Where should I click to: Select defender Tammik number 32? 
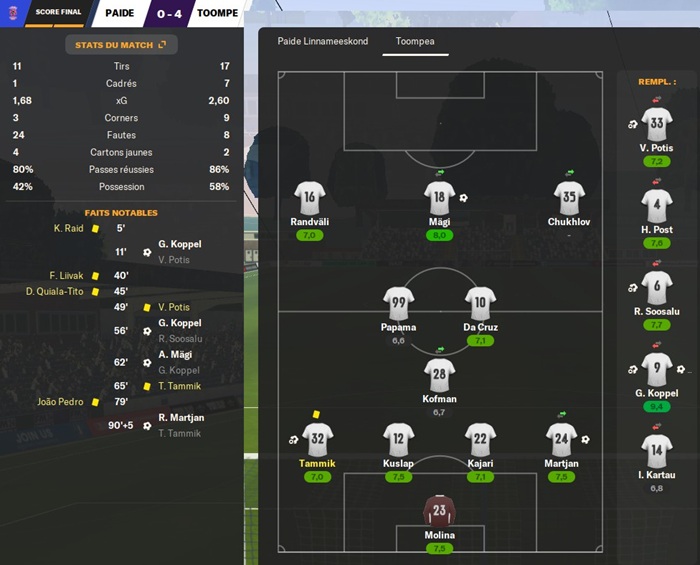pos(317,439)
